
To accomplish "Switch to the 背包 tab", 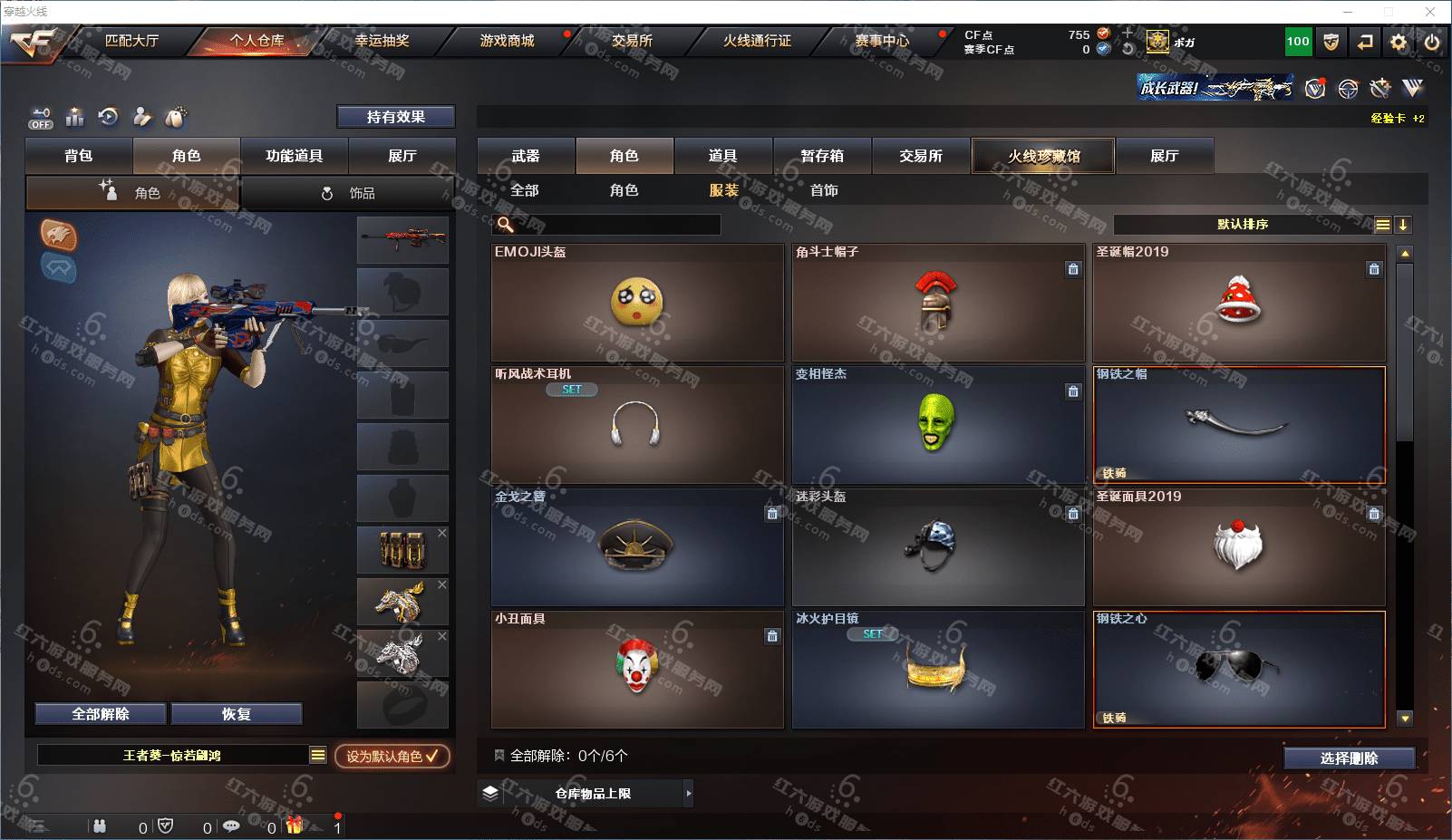I will point(79,156).
